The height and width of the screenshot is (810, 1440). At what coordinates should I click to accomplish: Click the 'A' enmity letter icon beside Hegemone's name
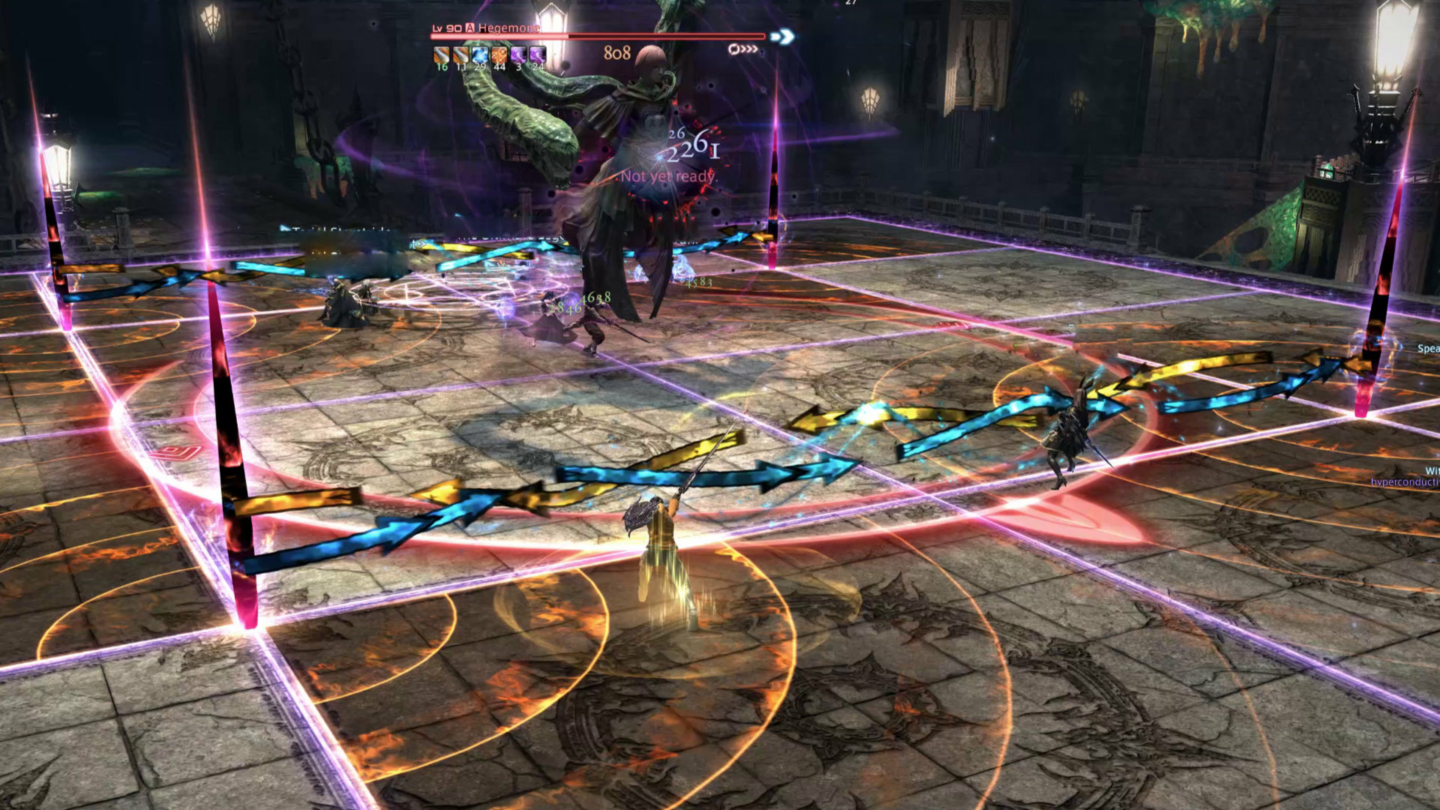(x=468, y=27)
